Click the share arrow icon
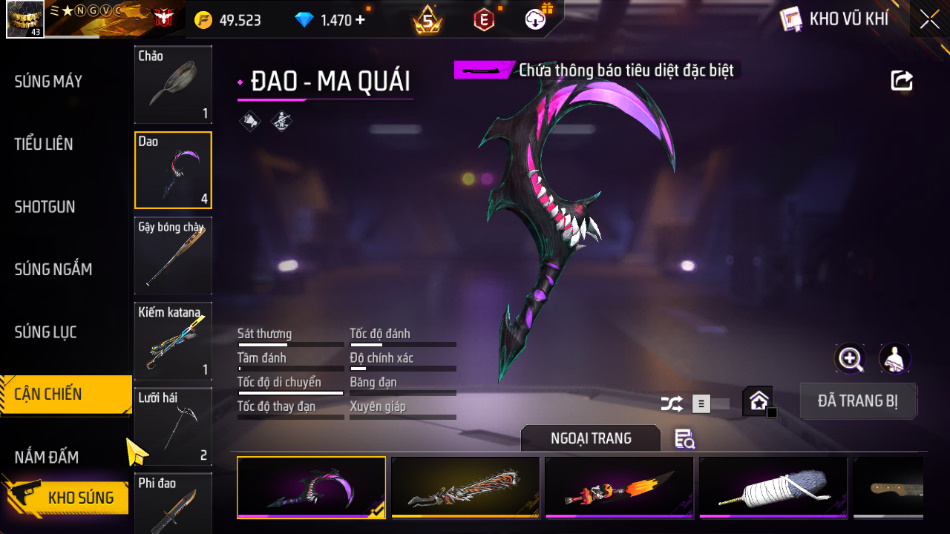Screen dimensions: 950x534 click(x=902, y=81)
